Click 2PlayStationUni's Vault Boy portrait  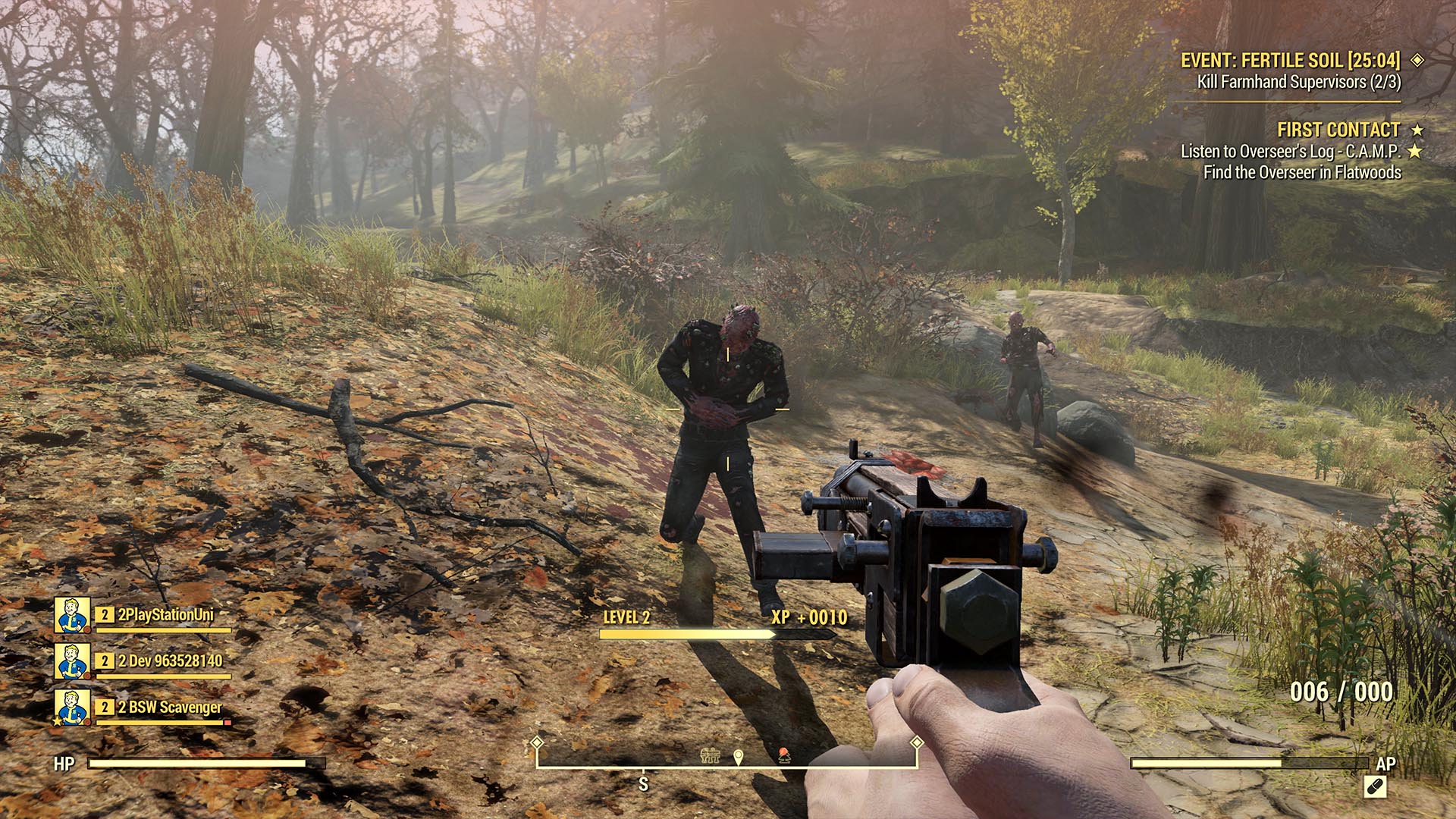[72, 616]
